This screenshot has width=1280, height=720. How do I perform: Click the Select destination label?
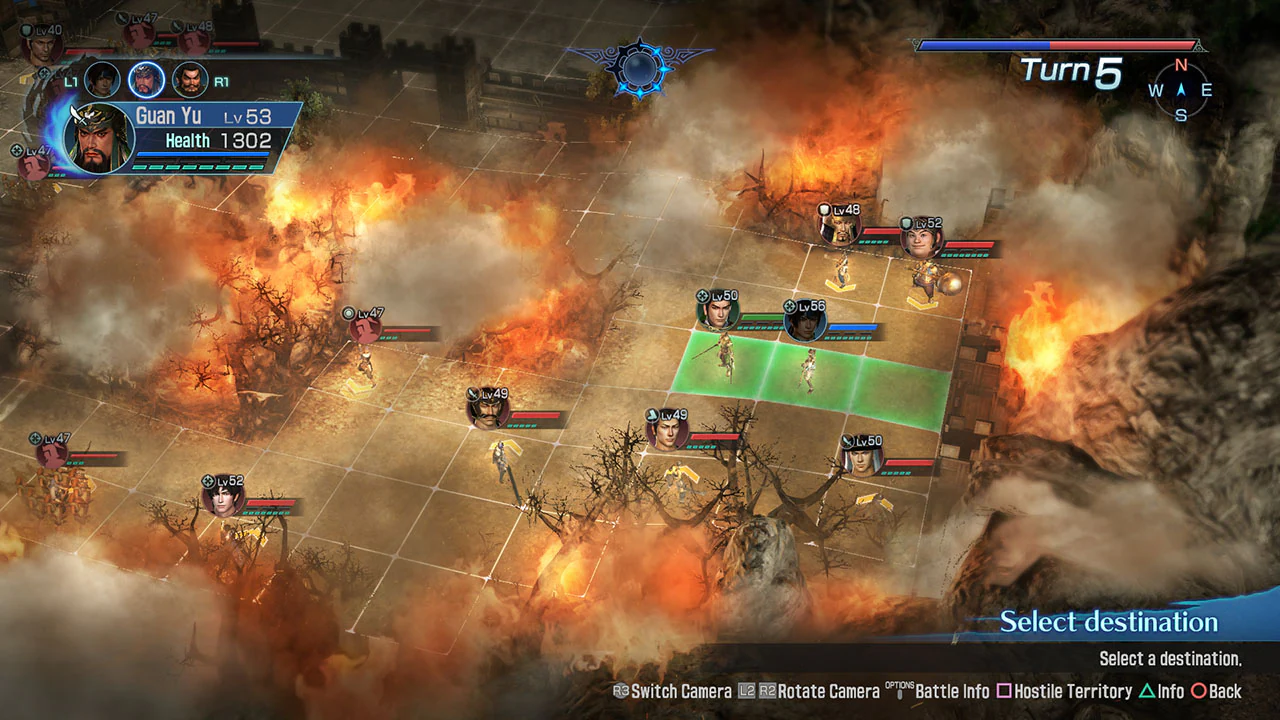click(x=1107, y=622)
